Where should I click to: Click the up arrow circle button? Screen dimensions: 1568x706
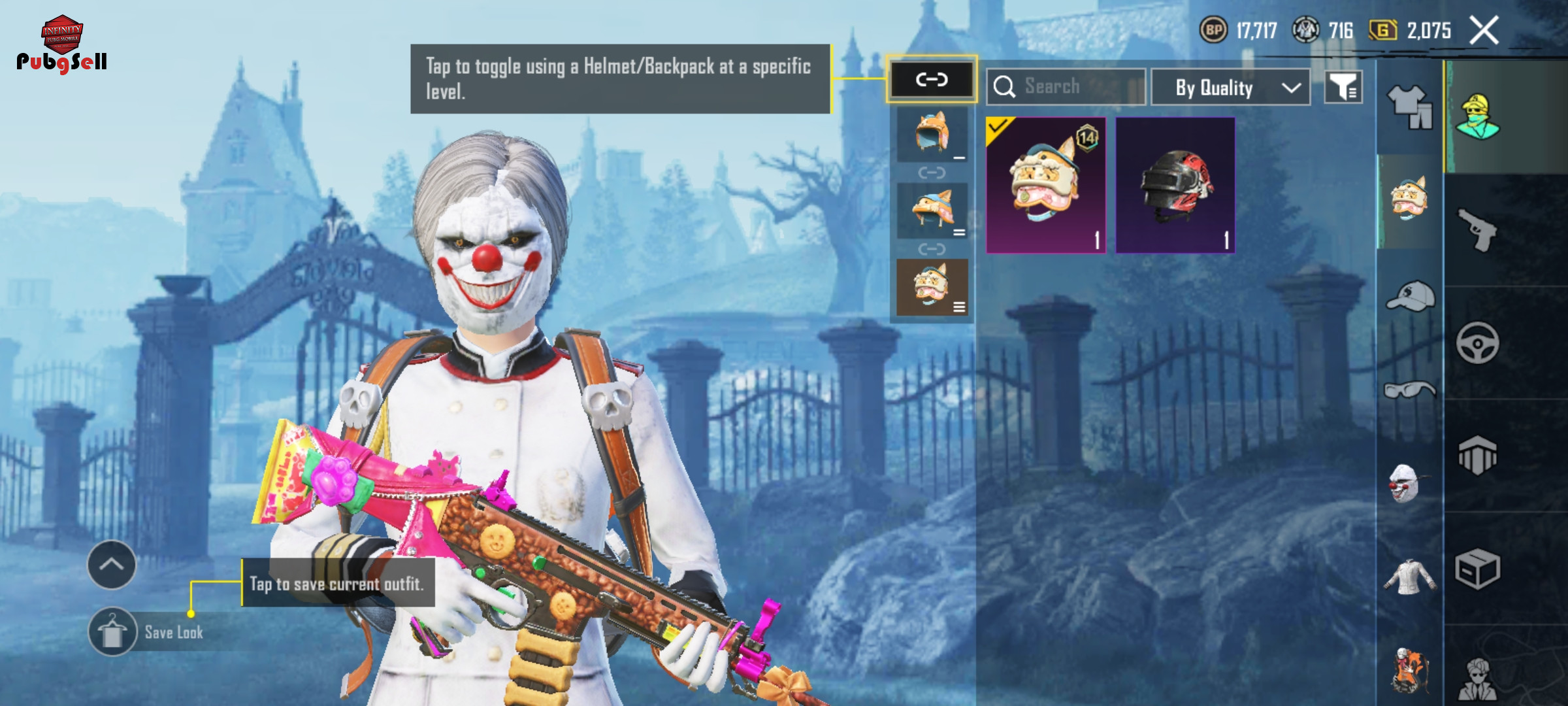[112, 565]
